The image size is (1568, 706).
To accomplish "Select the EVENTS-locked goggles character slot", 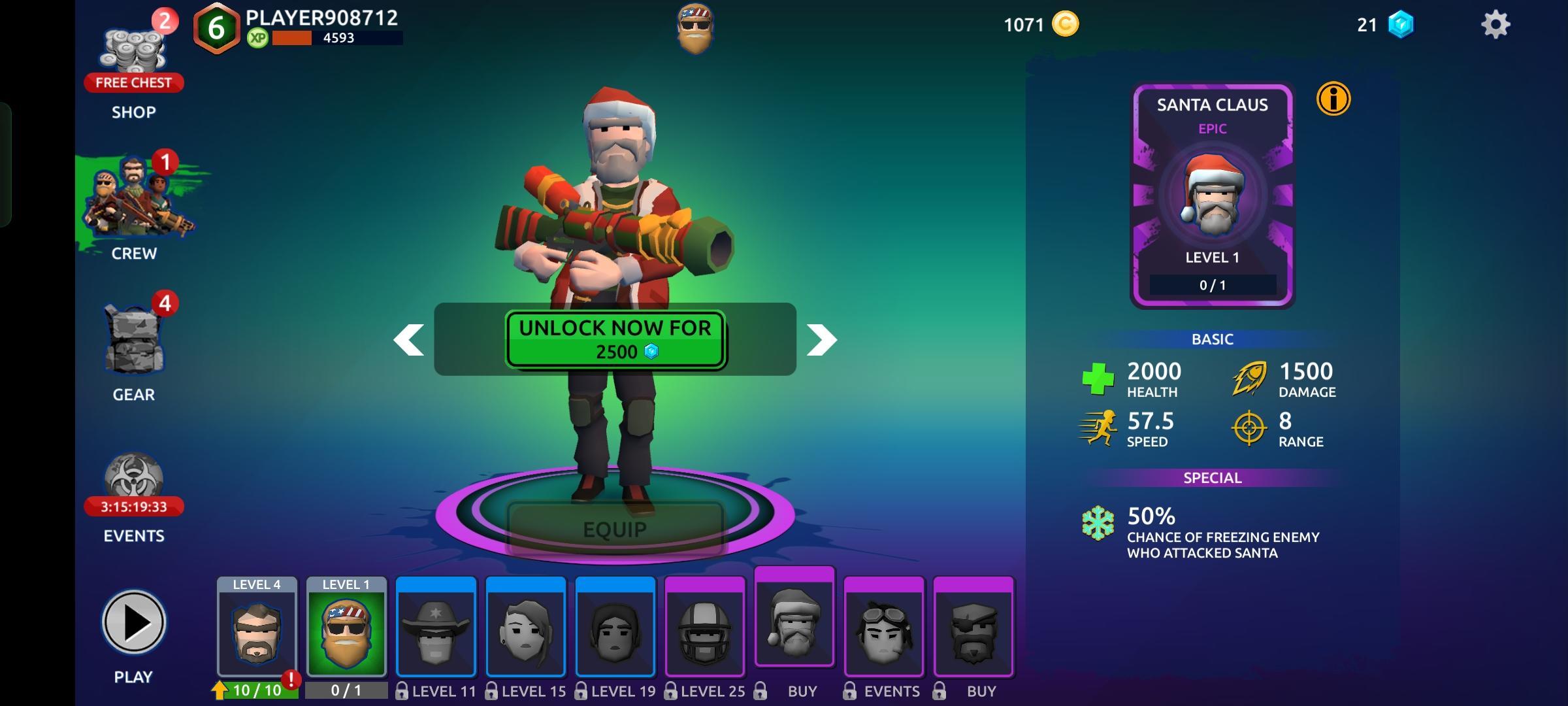I will (x=884, y=628).
